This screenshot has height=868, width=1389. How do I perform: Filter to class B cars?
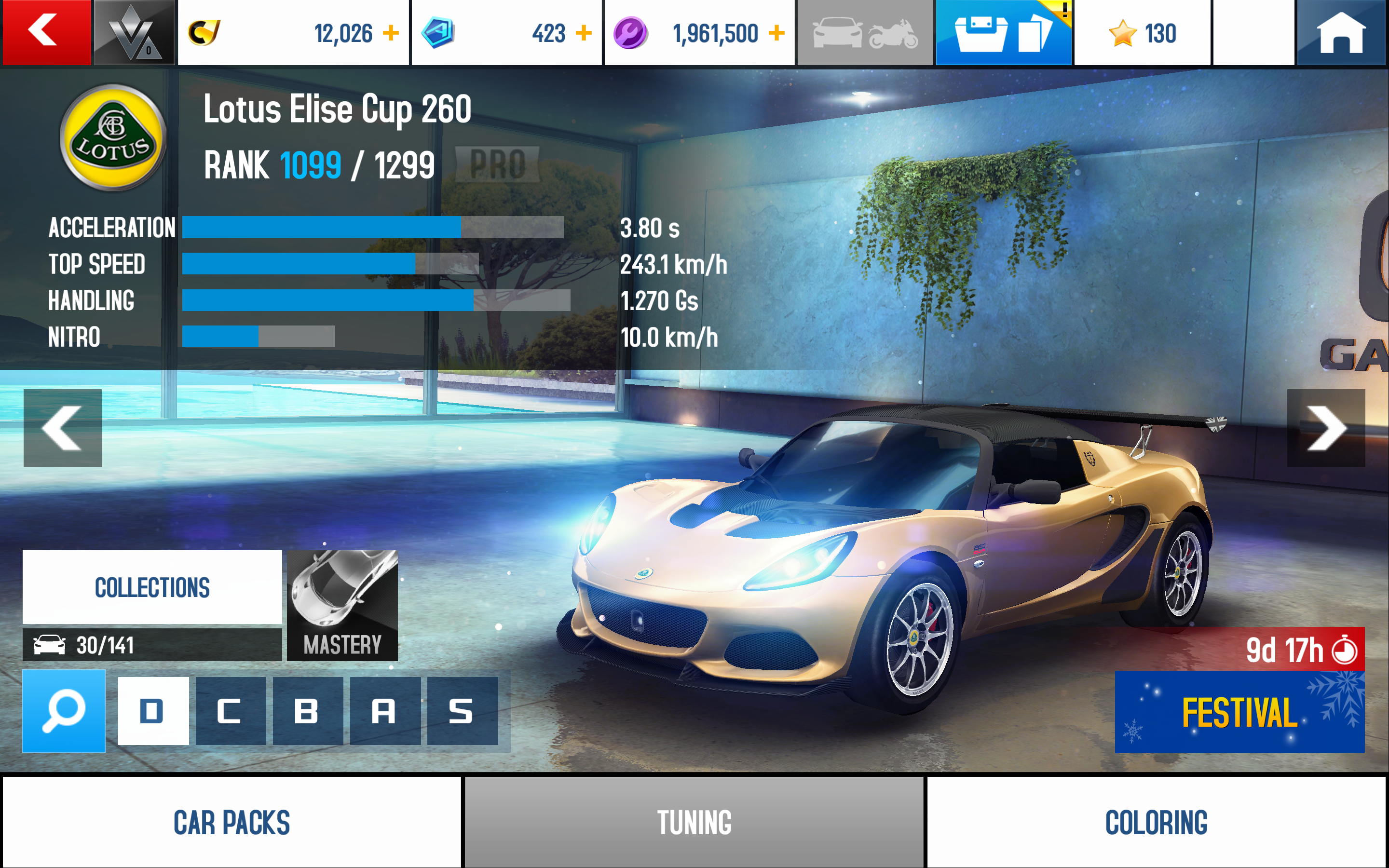click(x=308, y=711)
